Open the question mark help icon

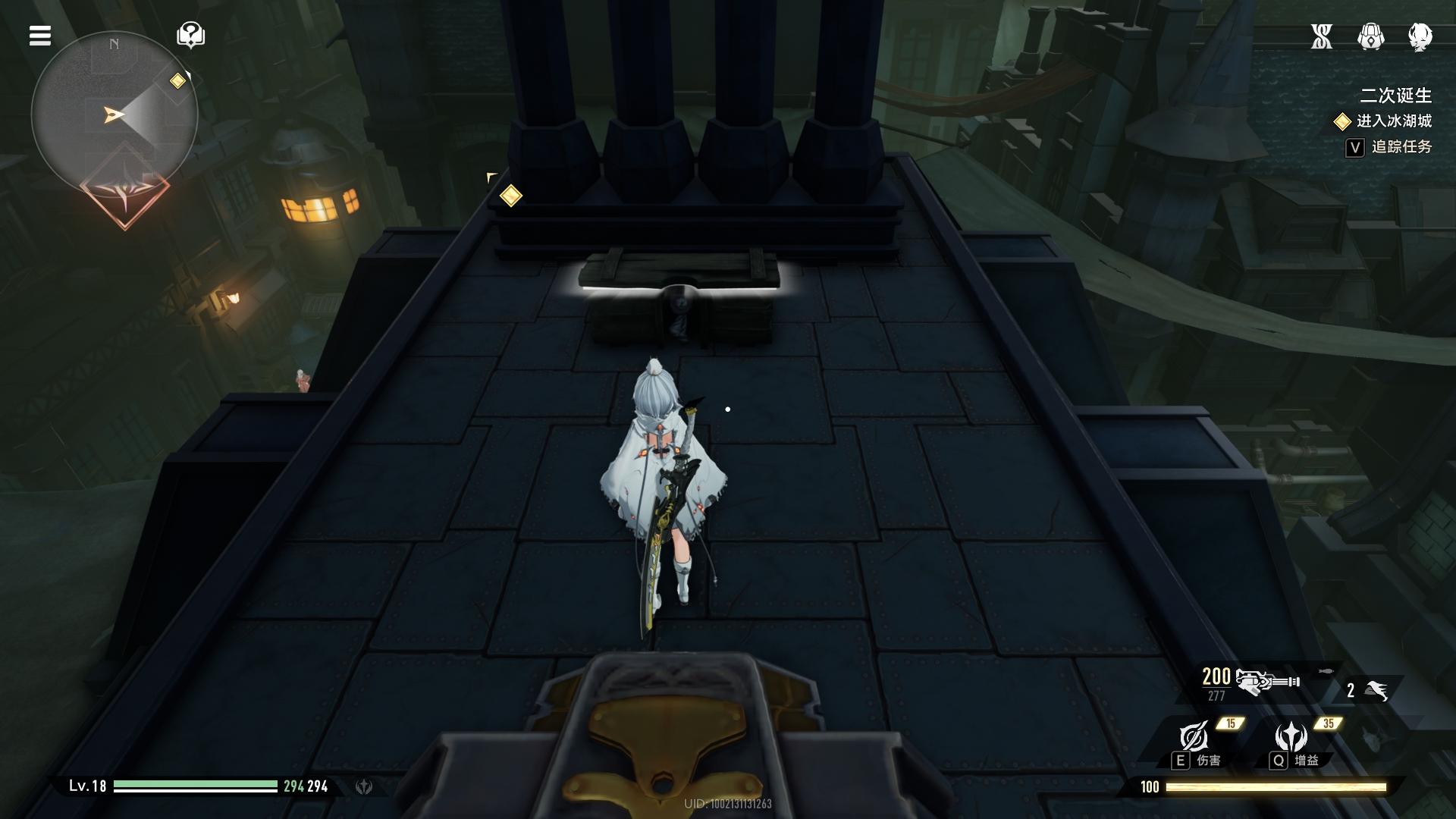(x=190, y=35)
